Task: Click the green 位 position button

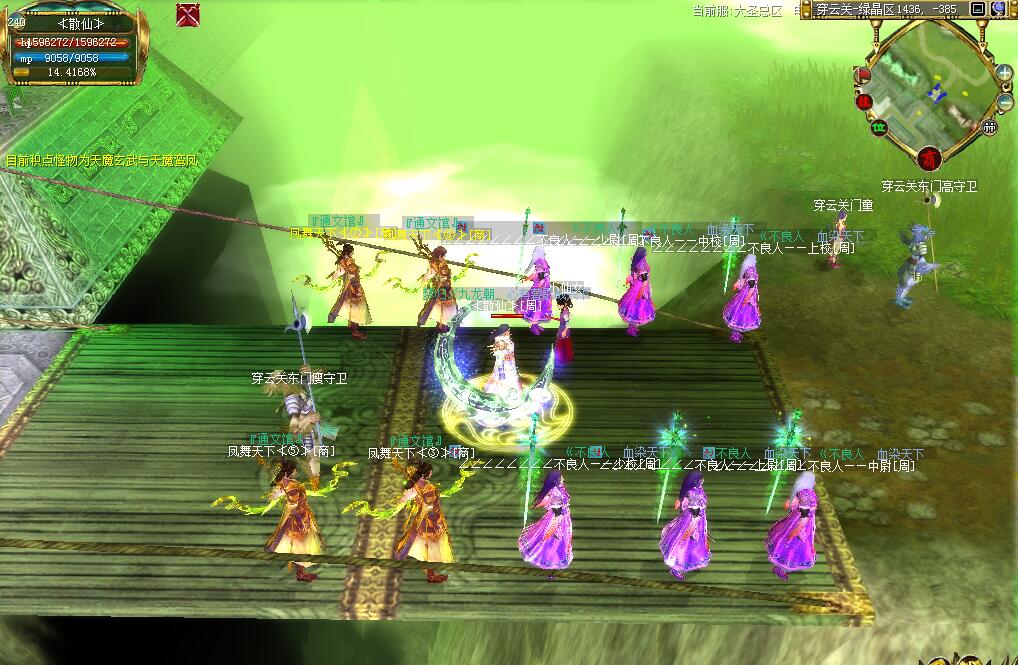Action: coord(880,127)
